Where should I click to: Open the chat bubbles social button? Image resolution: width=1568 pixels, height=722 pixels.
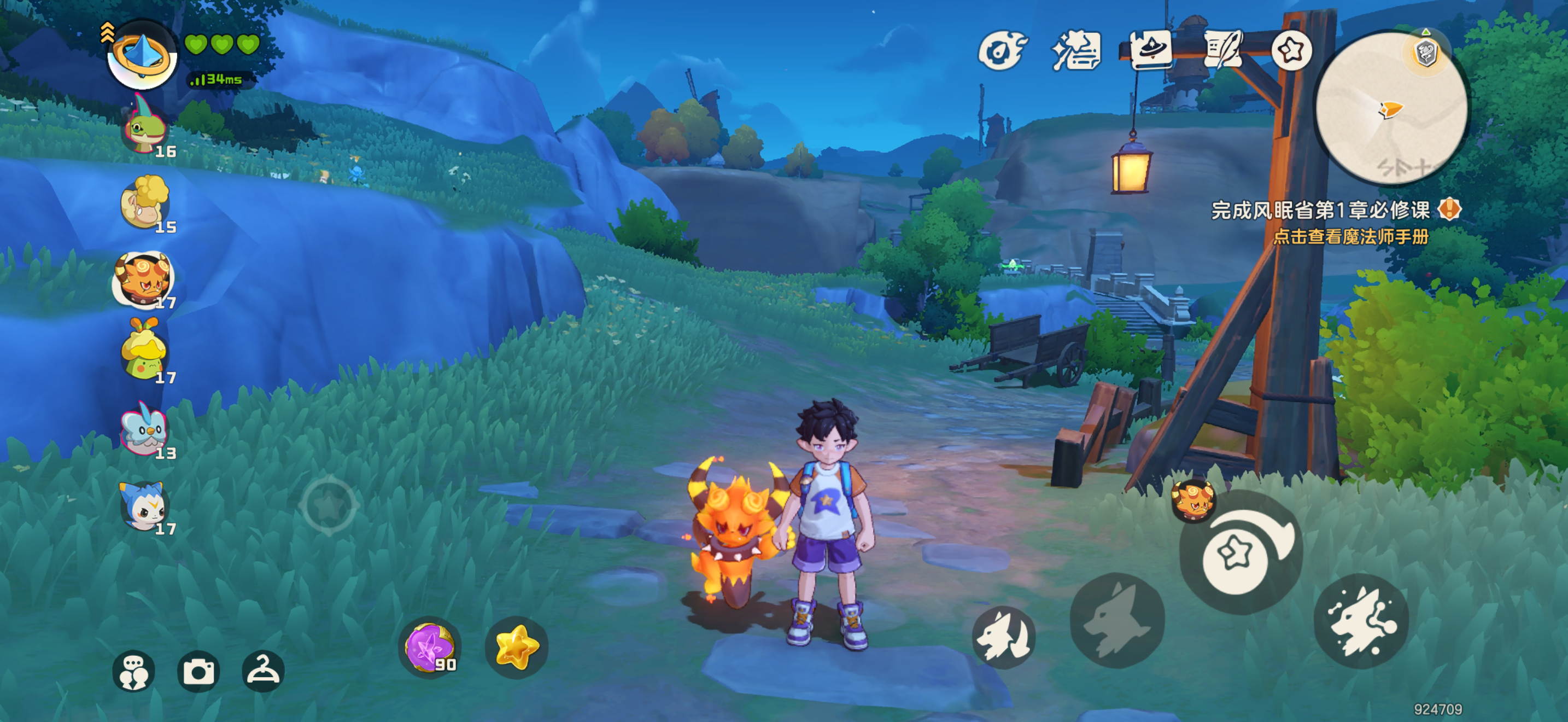point(133,672)
